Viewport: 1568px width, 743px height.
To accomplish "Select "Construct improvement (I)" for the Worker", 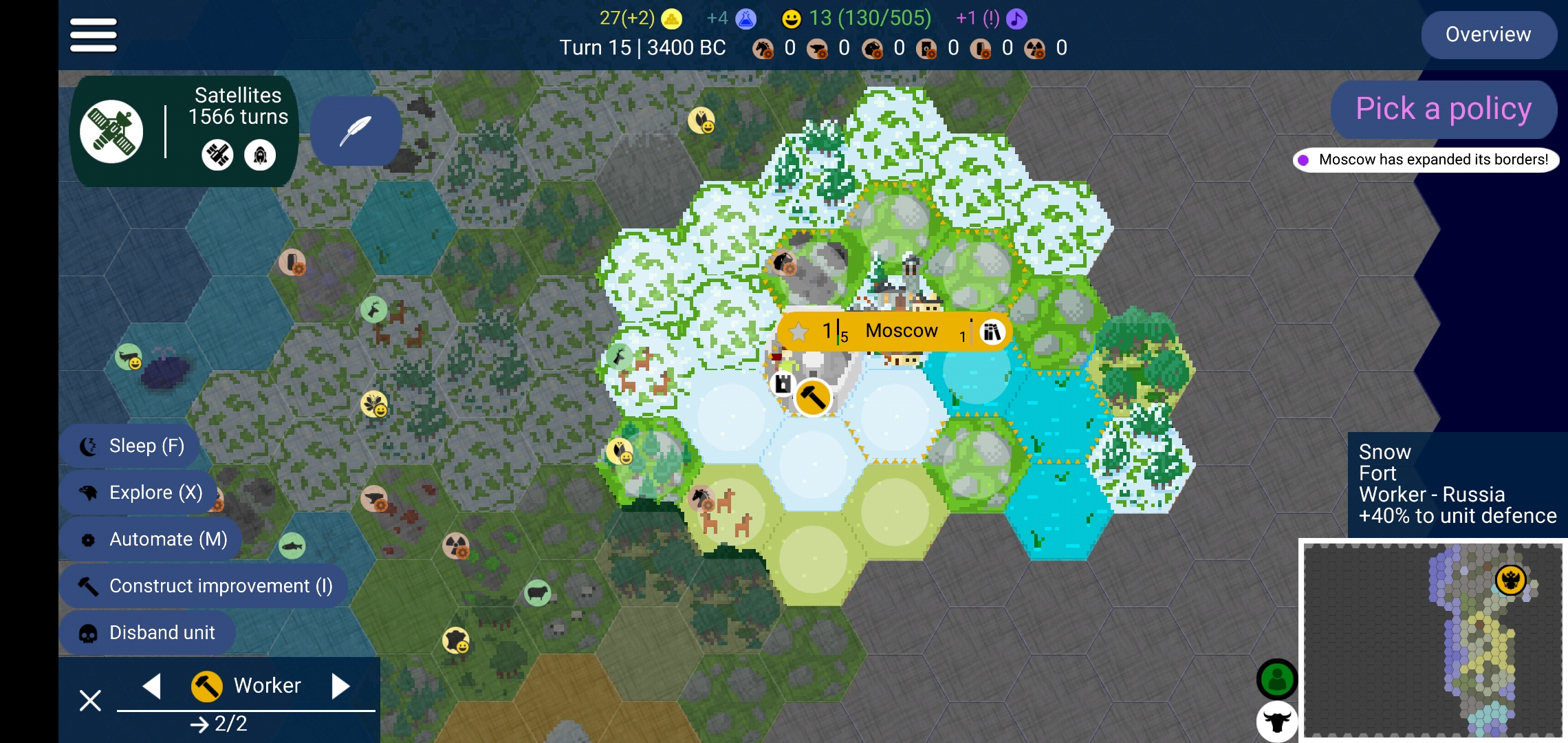I will click(x=204, y=585).
